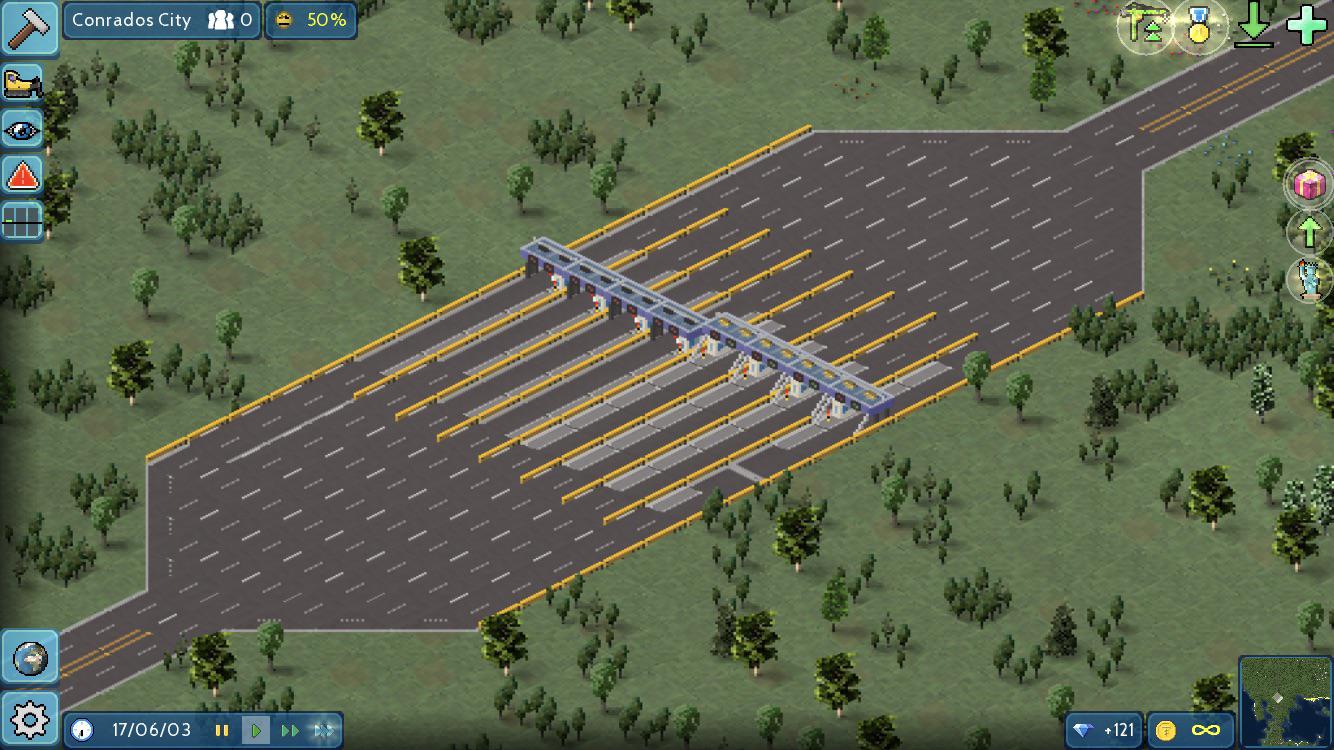Open the medal achievements screen
This screenshot has width=1334, height=750.
pos(1199,27)
